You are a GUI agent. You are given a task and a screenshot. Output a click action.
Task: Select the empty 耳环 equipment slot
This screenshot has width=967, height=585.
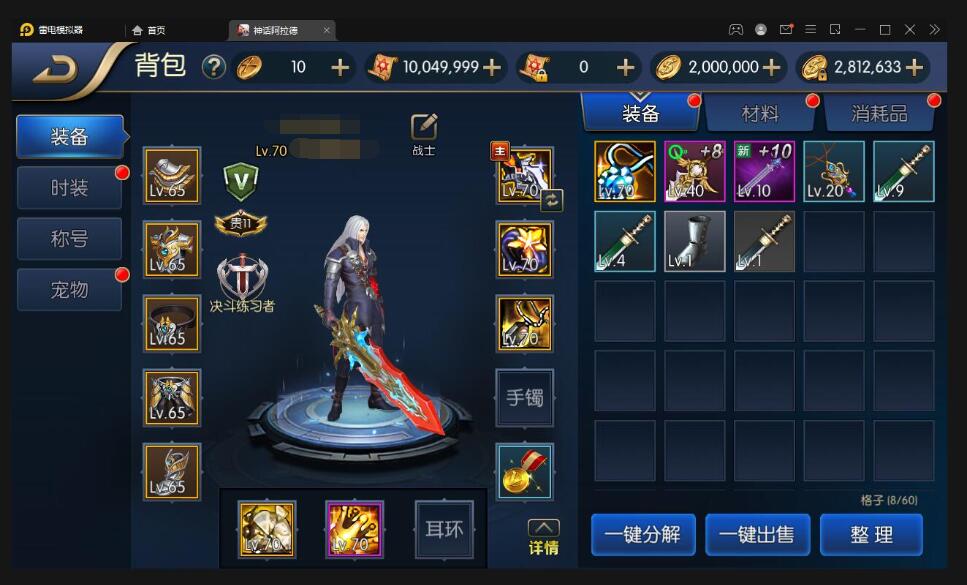443,529
